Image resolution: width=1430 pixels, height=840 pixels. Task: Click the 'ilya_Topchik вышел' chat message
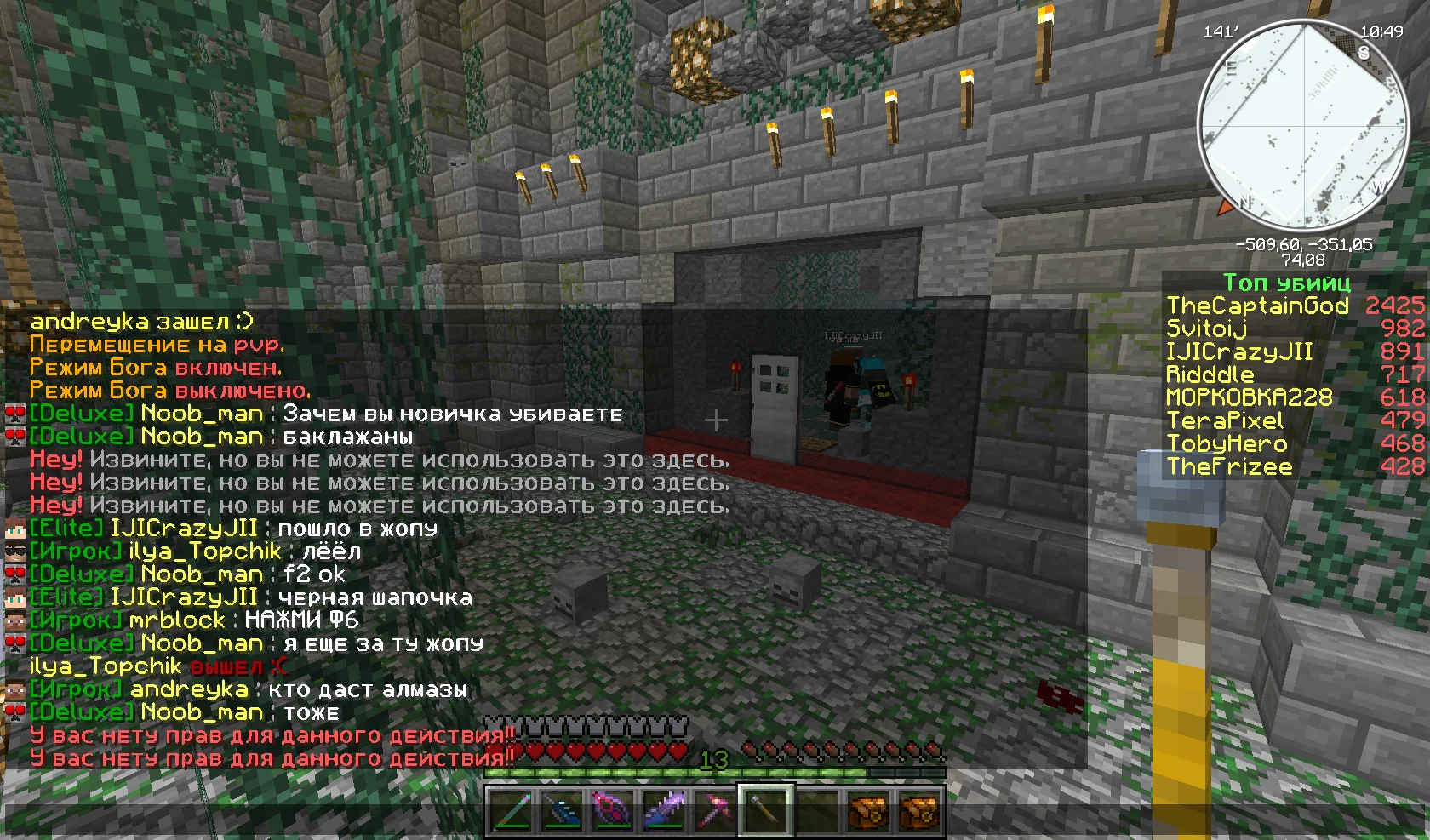coord(158,666)
